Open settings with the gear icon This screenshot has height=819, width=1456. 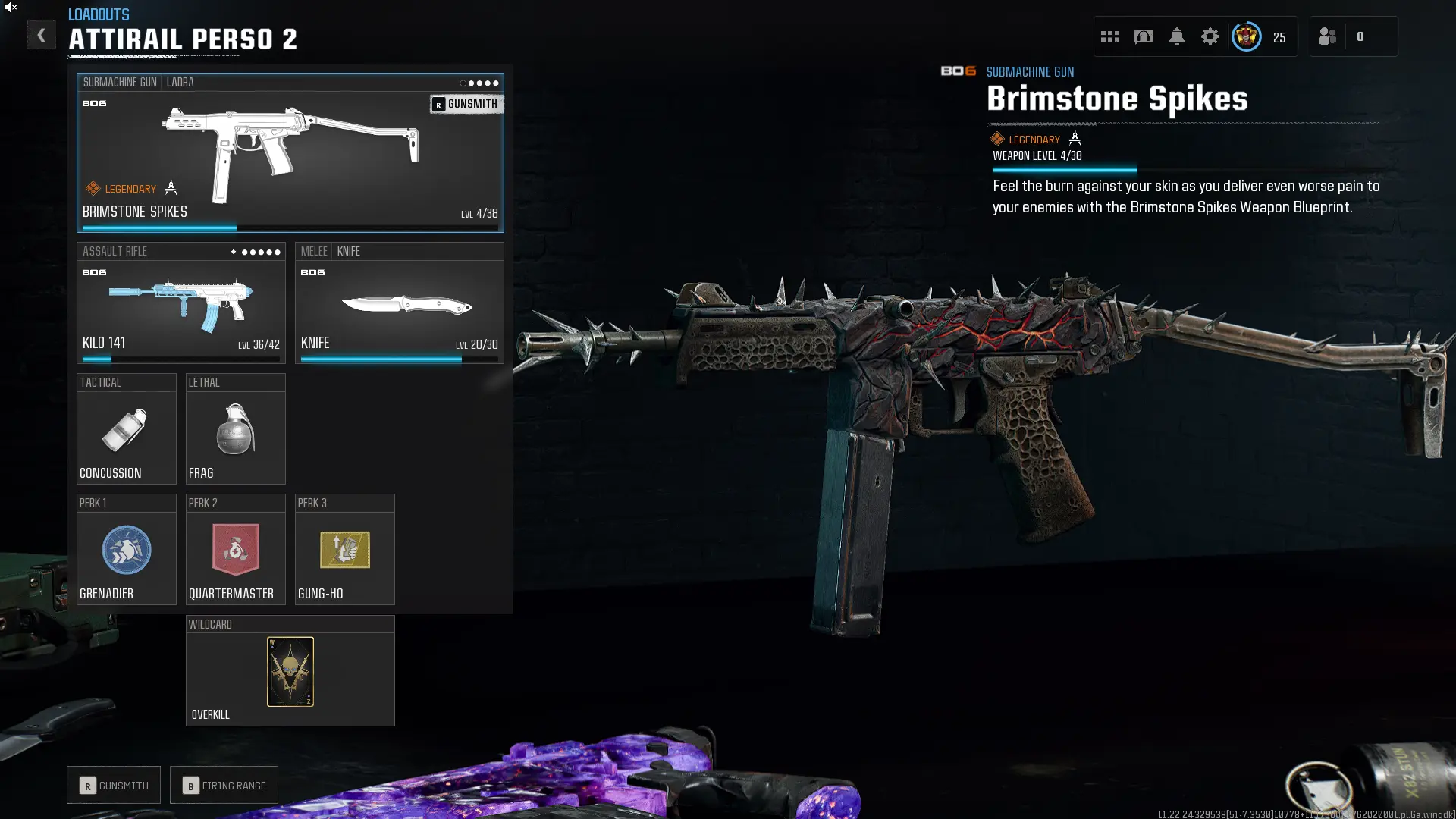pyautogui.click(x=1210, y=36)
